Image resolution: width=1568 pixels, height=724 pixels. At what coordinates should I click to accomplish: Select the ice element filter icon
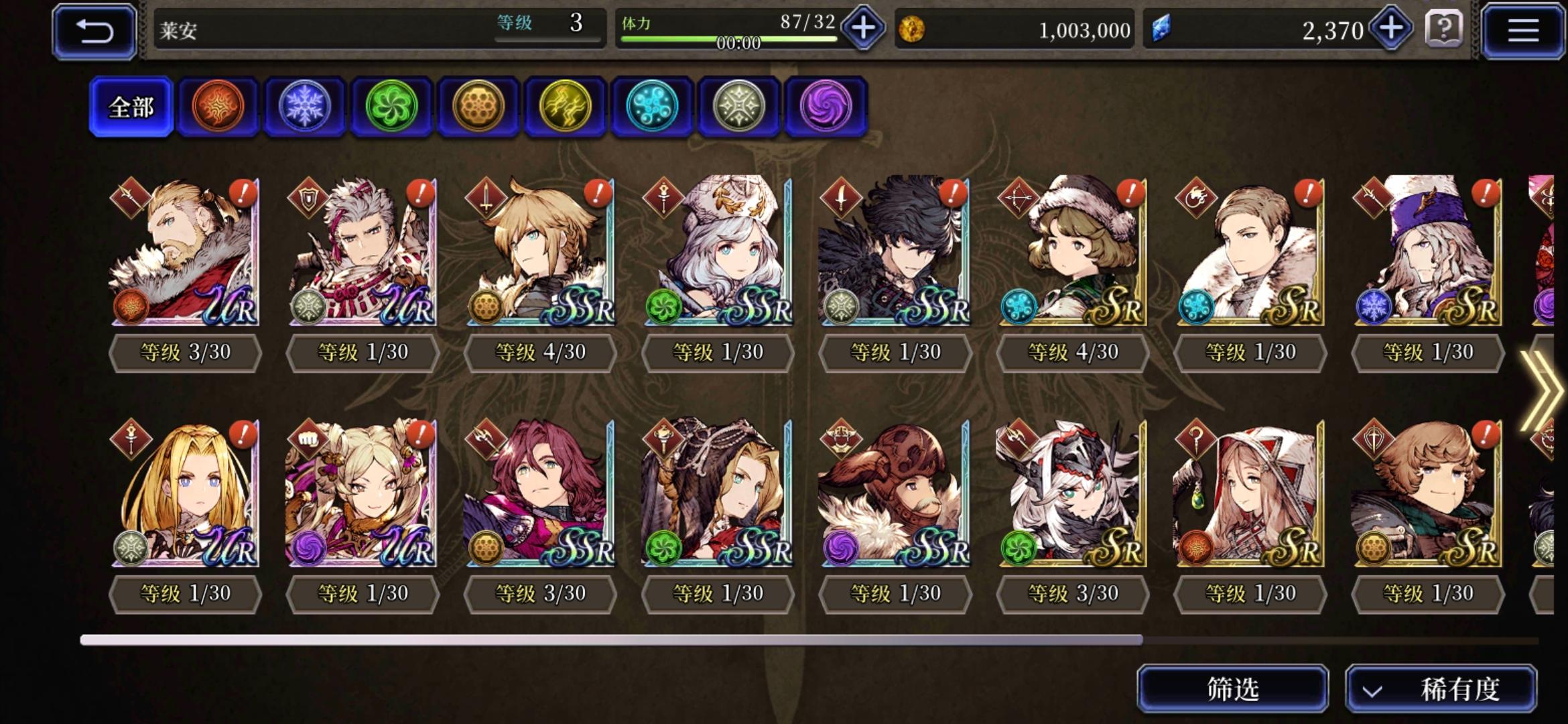pos(304,106)
